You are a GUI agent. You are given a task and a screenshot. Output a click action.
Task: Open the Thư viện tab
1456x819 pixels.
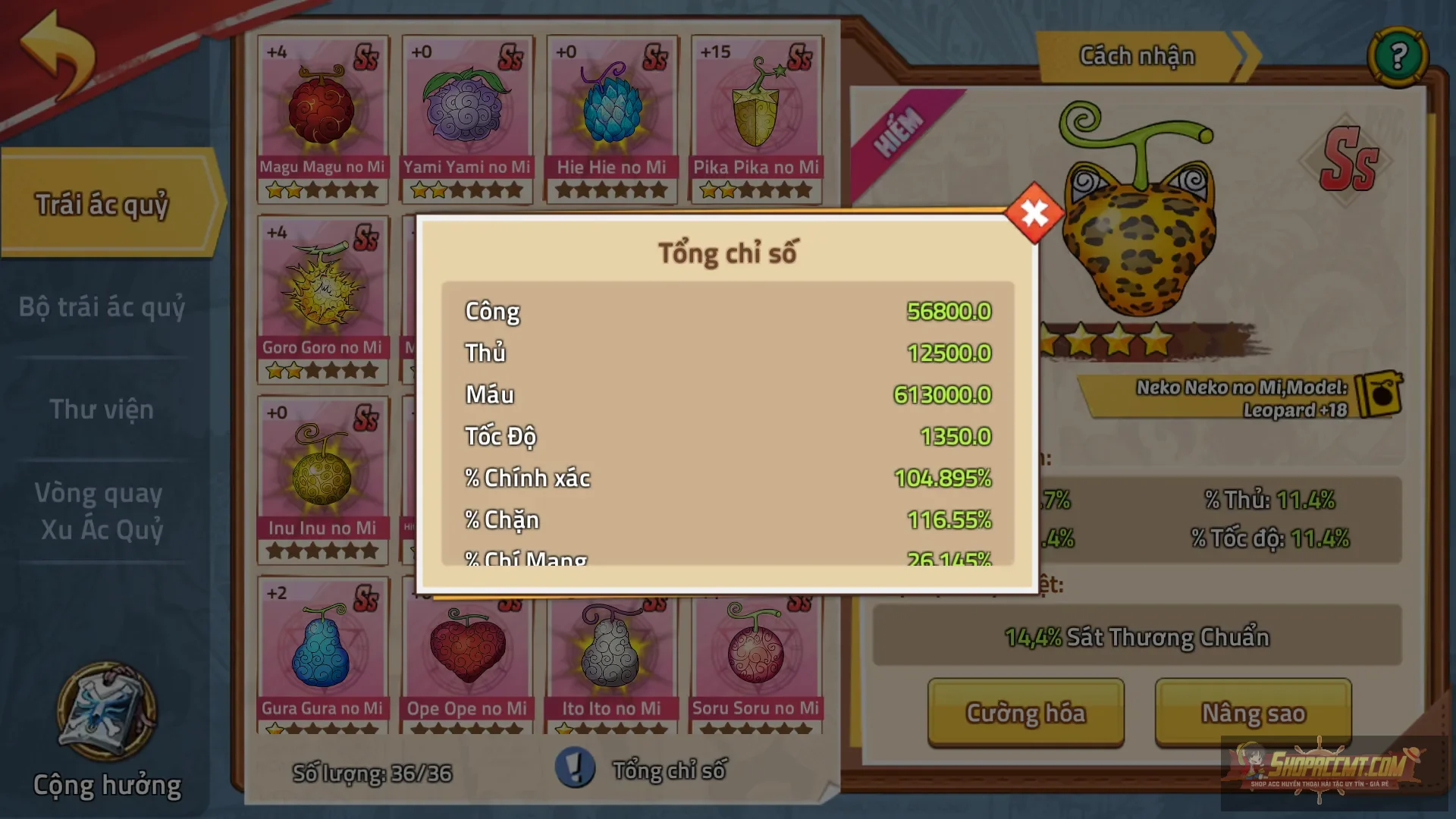[x=102, y=409]
